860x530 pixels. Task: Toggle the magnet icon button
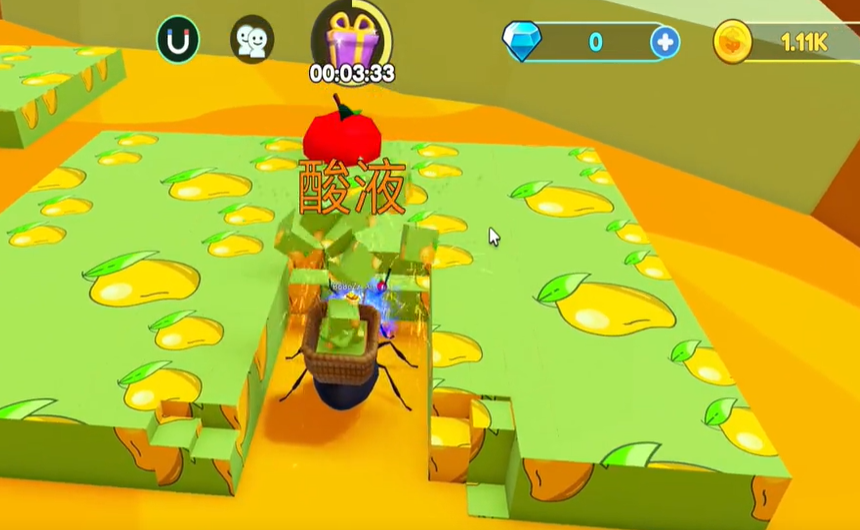tap(178, 41)
